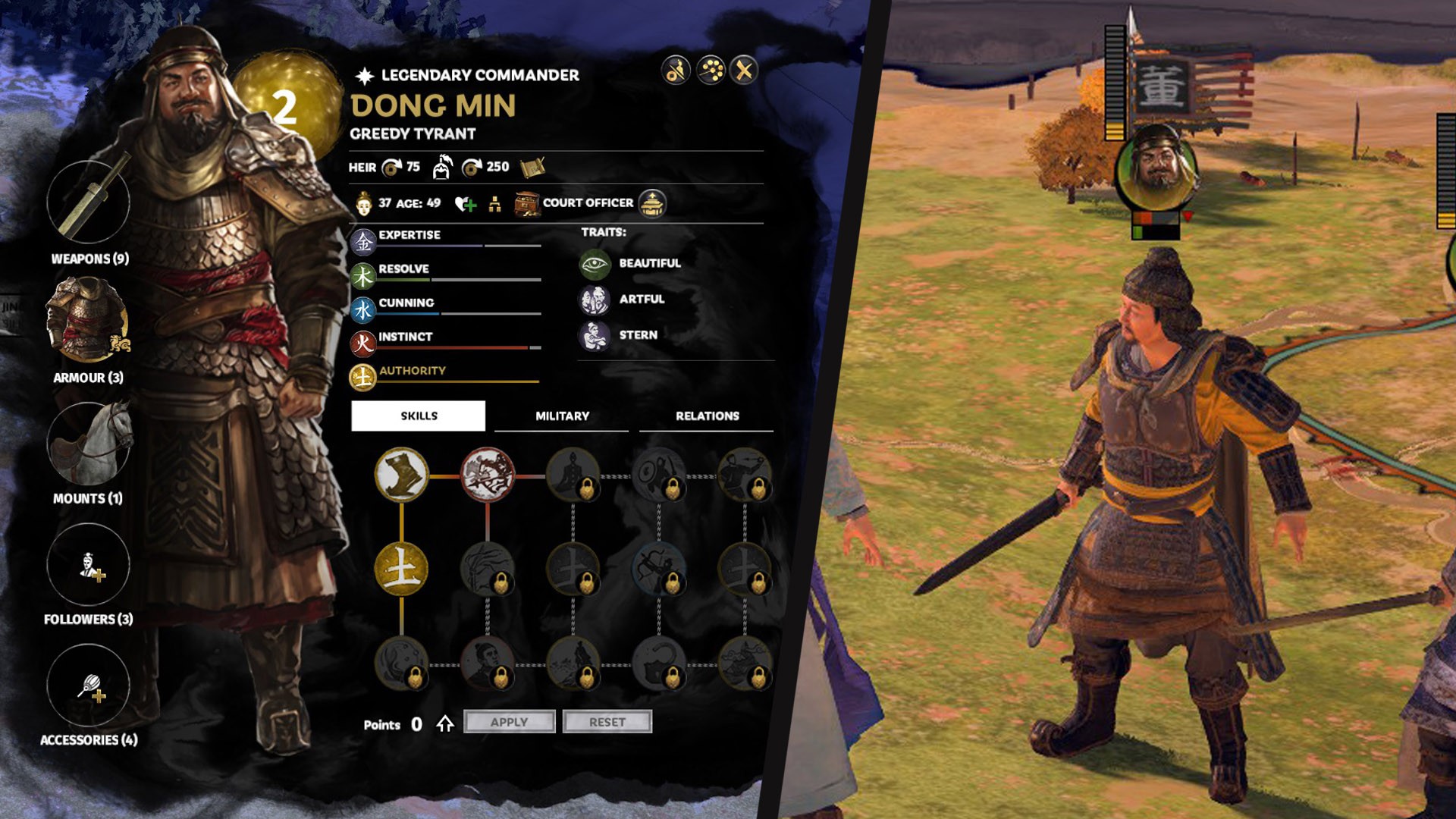Image resolution: width=1456 pixels, height=819 pixels.
Task: Click the scroll map icon beside 250
Action: pyautogui.click(x=532, y=167)
